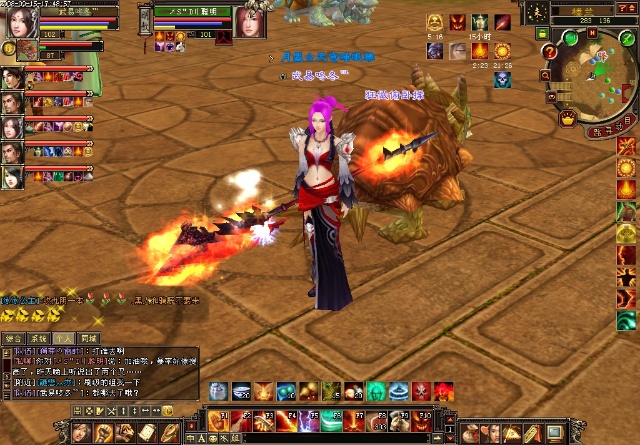Select the first party member portrait
Viewport: 640px width, 445px height.
(12, 78)
